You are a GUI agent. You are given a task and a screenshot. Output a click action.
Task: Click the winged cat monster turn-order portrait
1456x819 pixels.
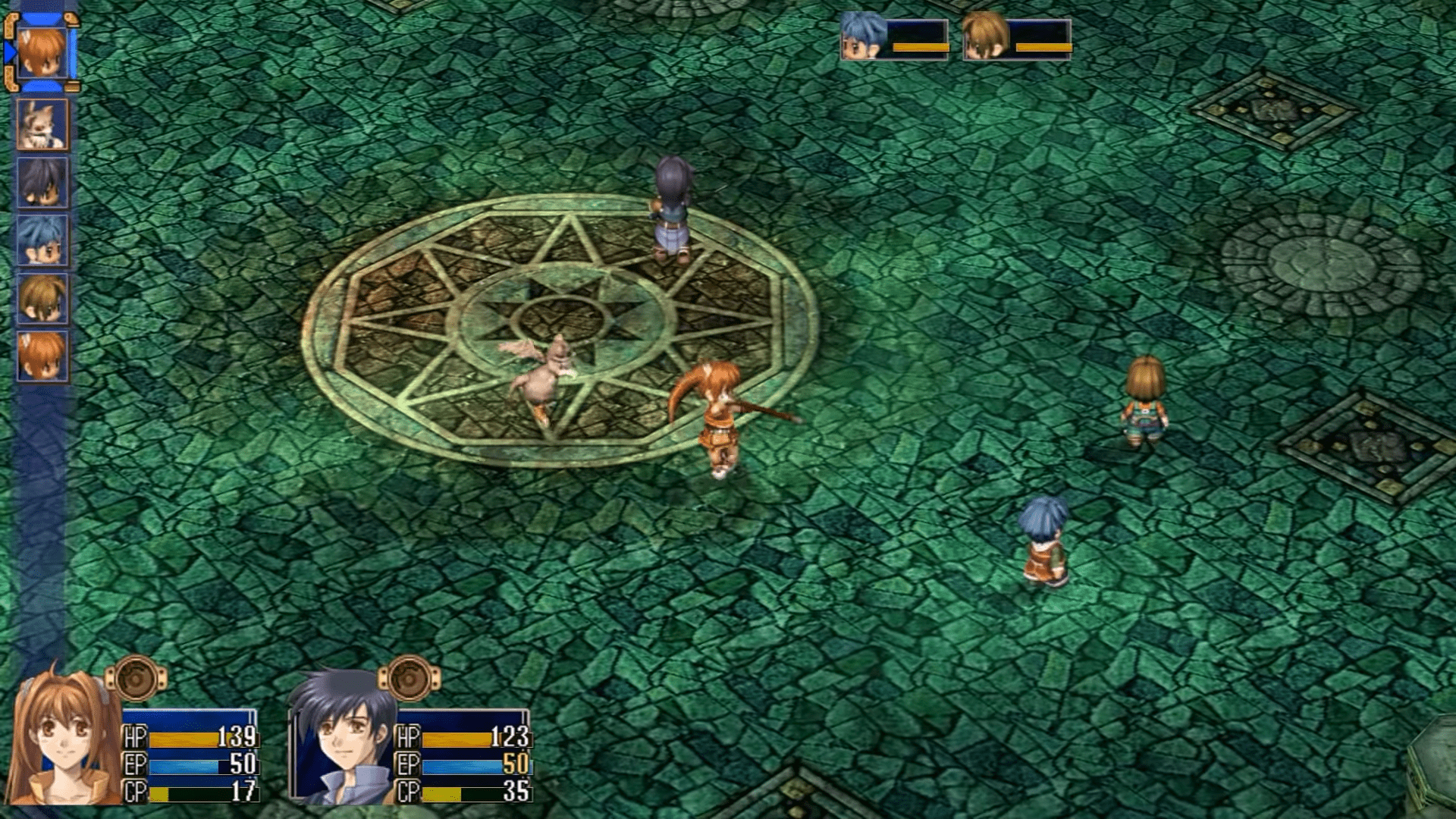click(42, 124)
